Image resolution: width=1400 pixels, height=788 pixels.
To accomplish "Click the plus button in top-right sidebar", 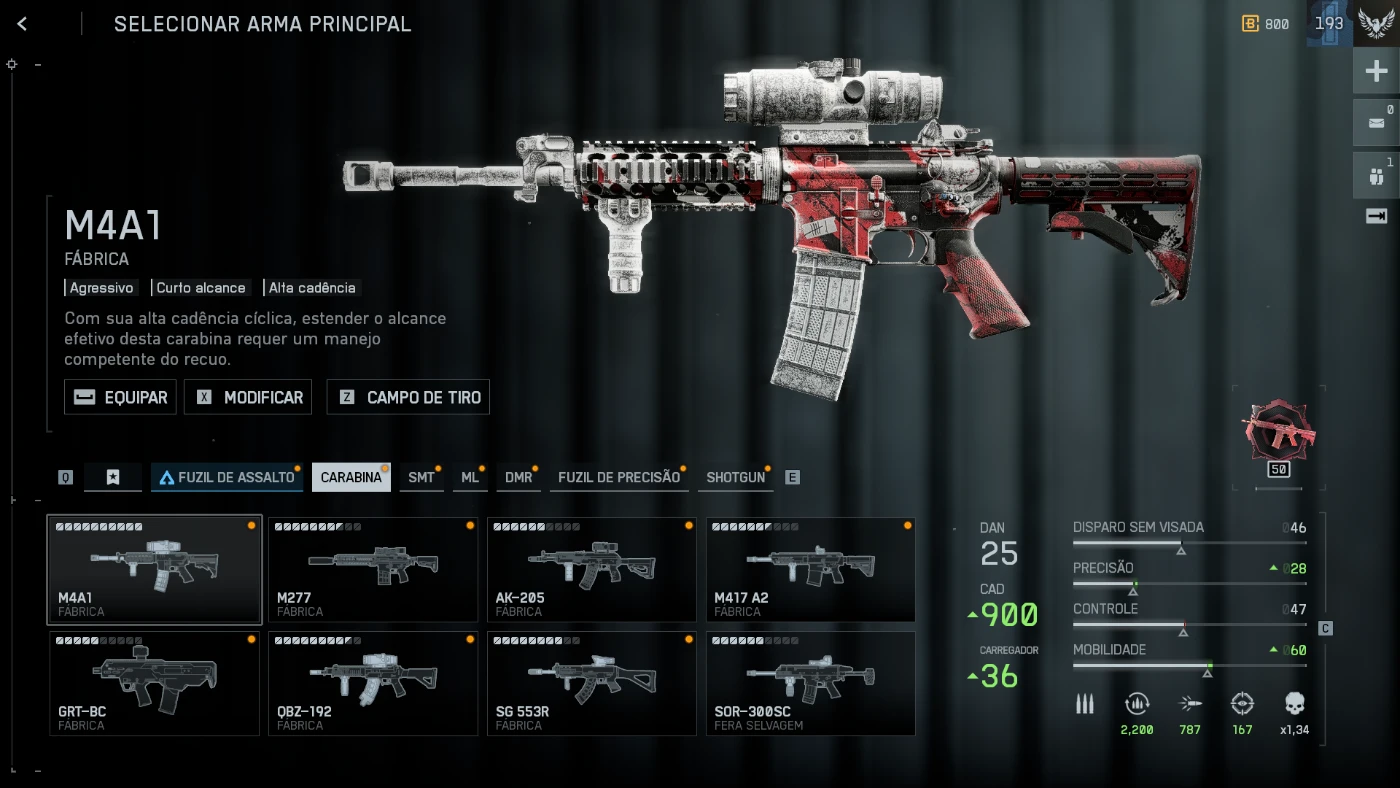I will click(x=1376, y=72).
